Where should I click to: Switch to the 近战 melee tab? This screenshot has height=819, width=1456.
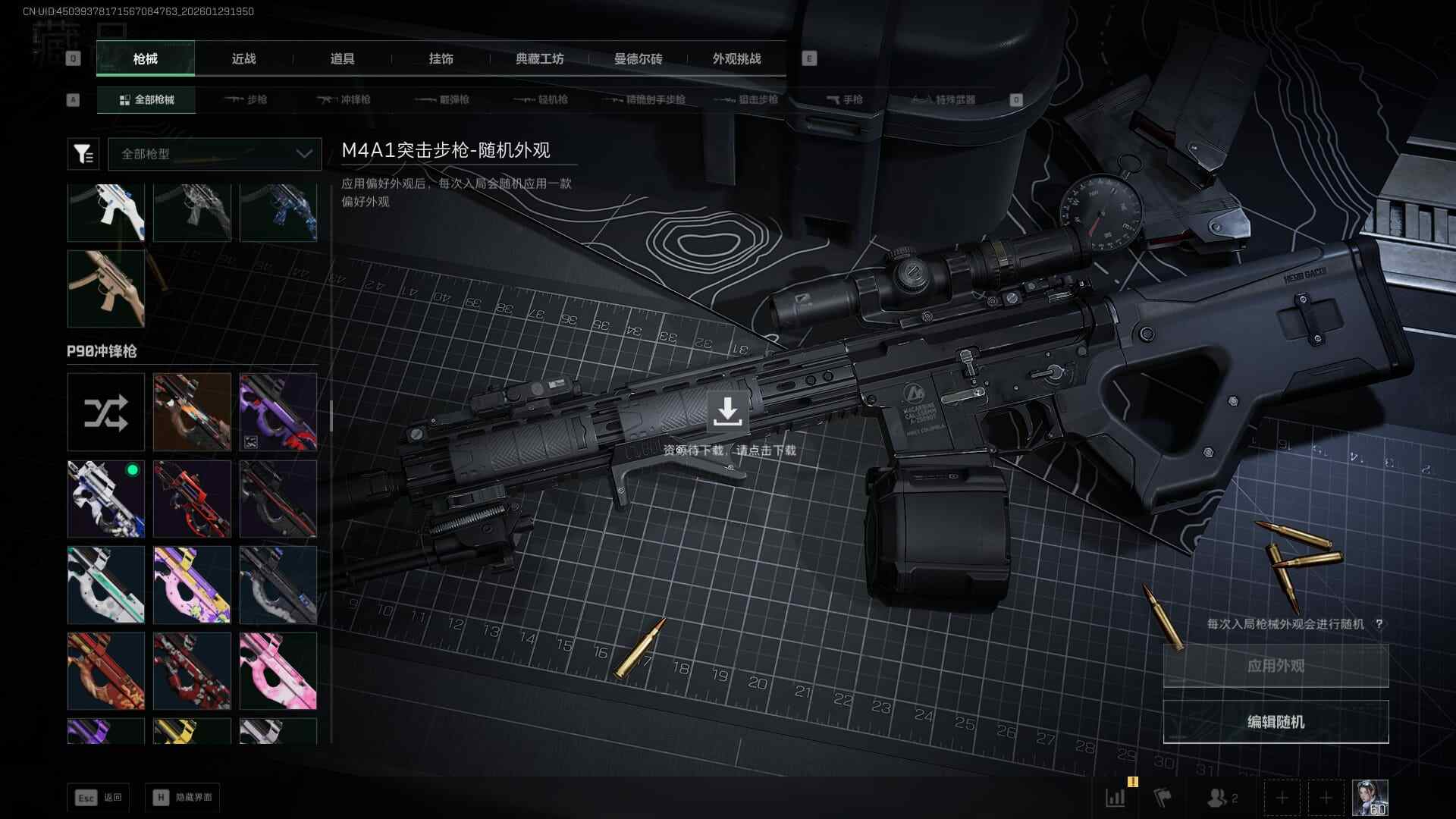click(243, 59)
